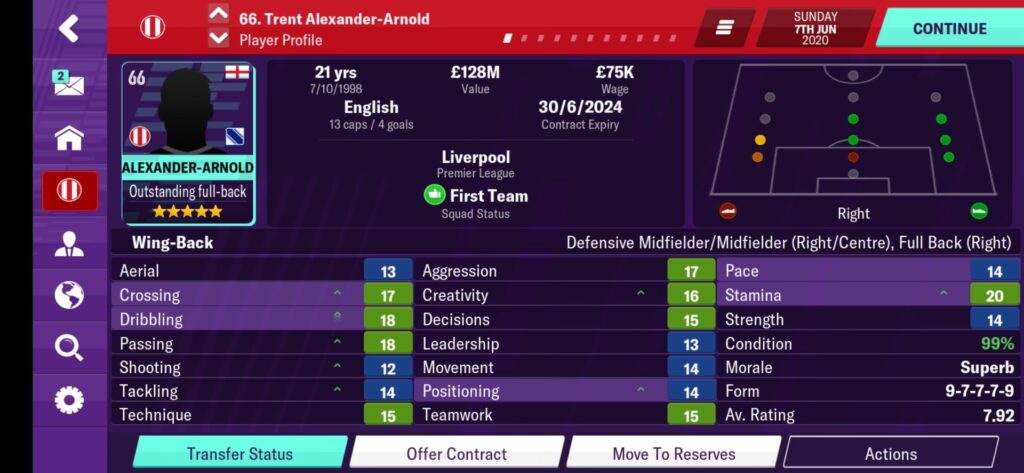Open the magnifying glass search
Image resolution: width=1024 pixels, height=473 pixels.
[68, 348]
